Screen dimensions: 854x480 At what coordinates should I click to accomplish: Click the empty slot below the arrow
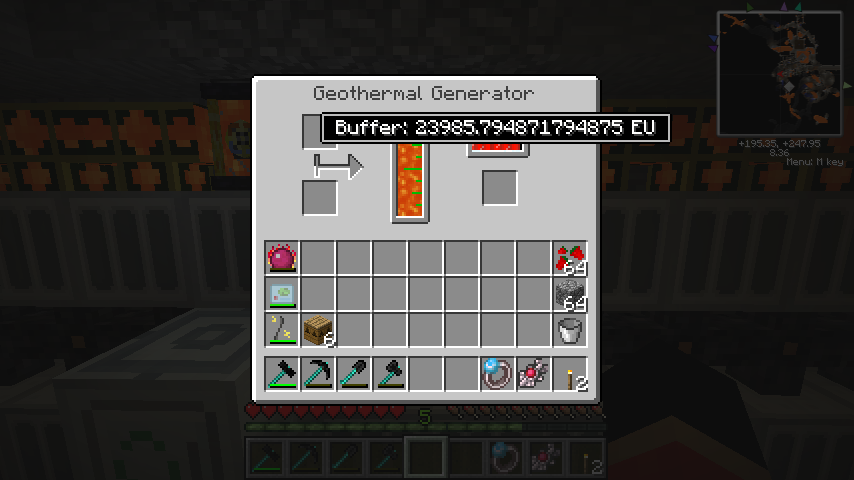click(x=320, y=197)
